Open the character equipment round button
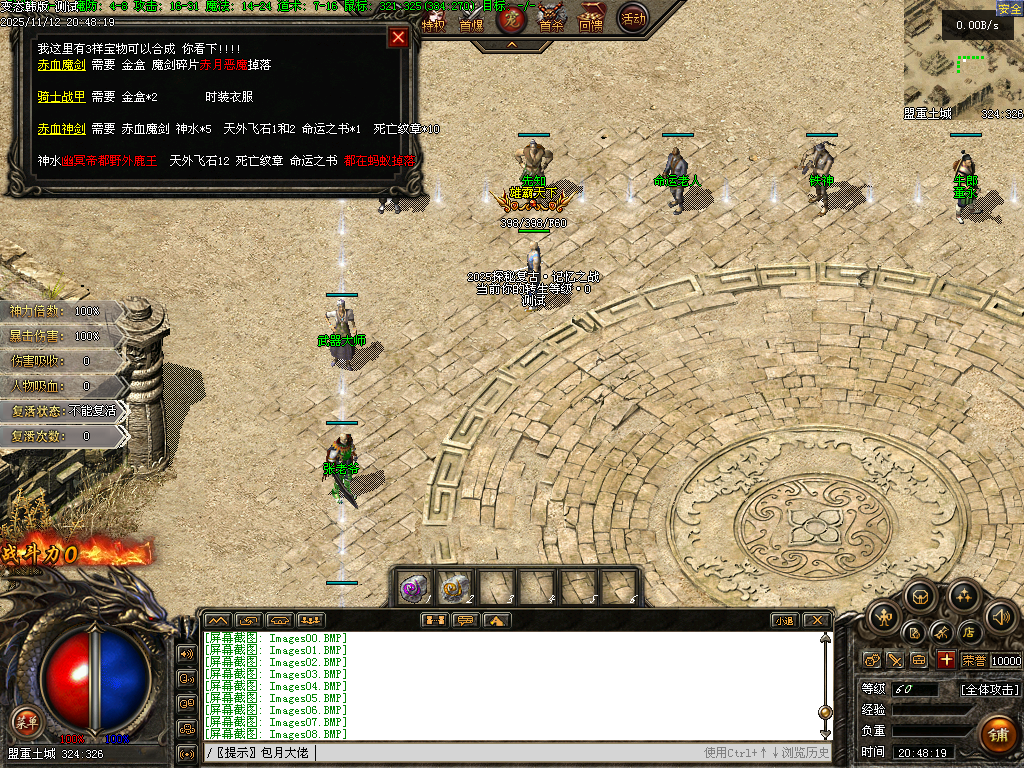The image size is (1024, 768). pyautogui.click(x=884, y=616)
